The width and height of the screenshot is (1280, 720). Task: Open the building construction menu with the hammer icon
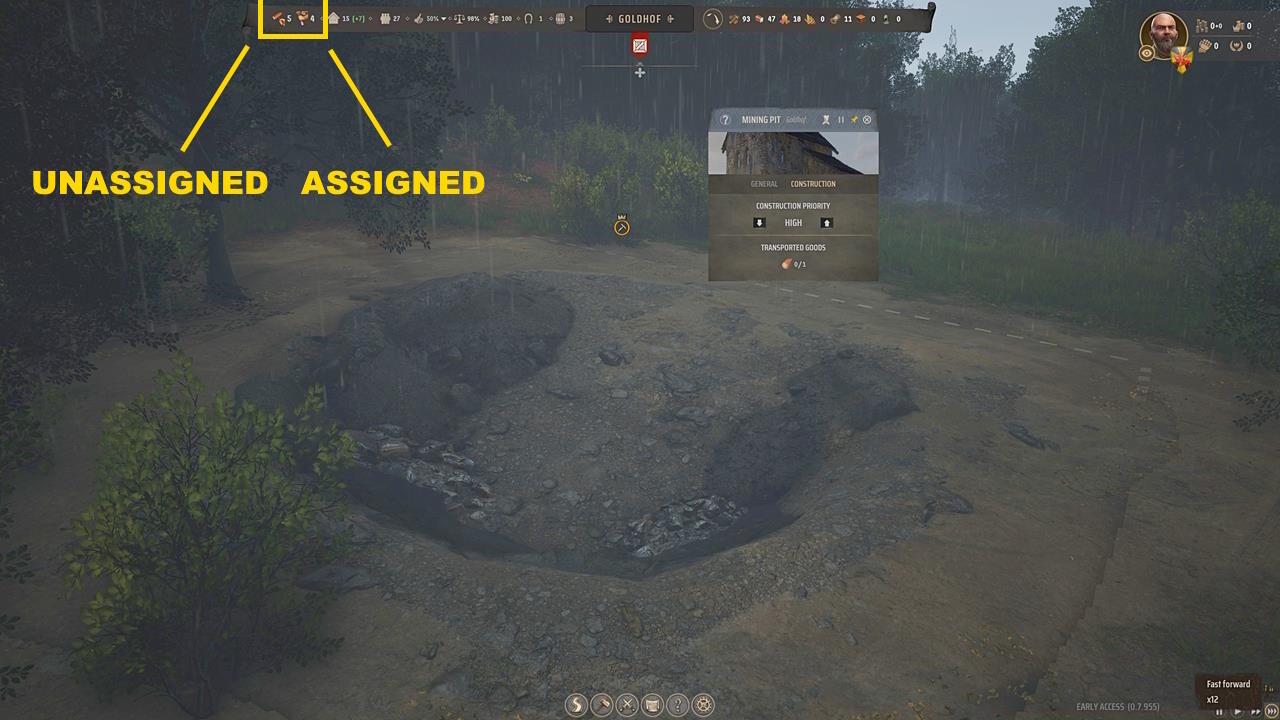tap(602, 702)
